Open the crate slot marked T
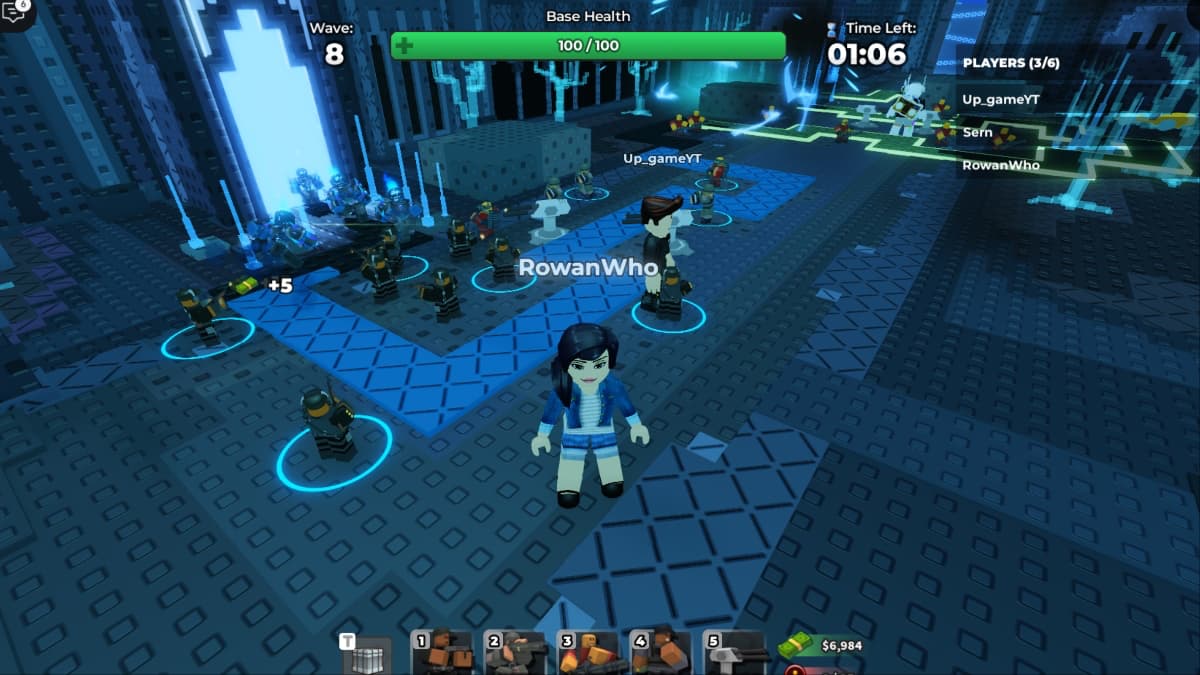The image size is (1200, 675). click(x=368, y=655)
